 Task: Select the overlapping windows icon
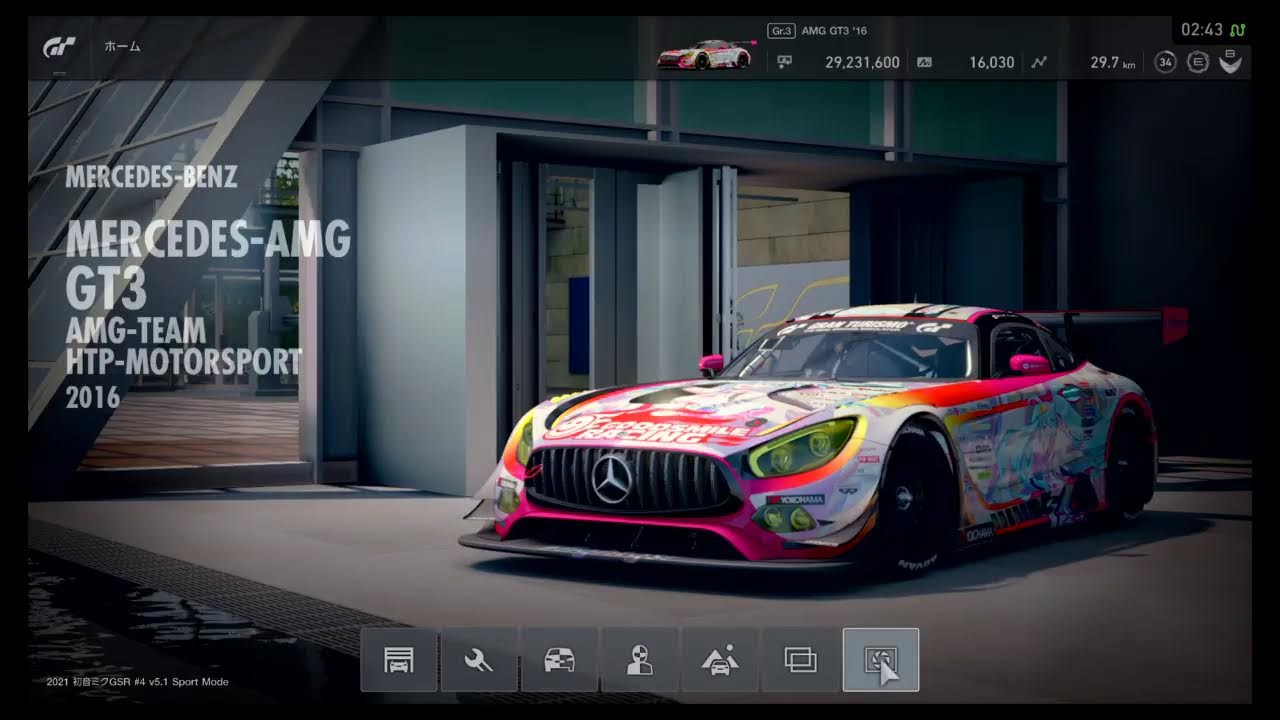tap(801, 660)
